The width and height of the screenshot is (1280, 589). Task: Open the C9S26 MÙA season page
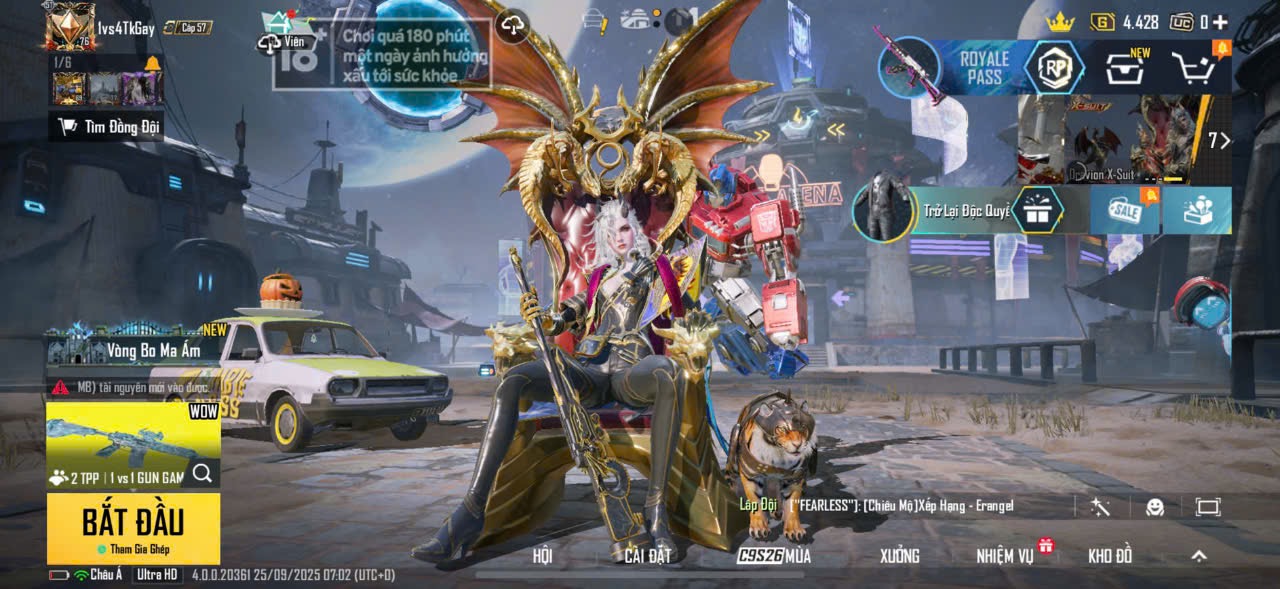[x=774, y=556]
